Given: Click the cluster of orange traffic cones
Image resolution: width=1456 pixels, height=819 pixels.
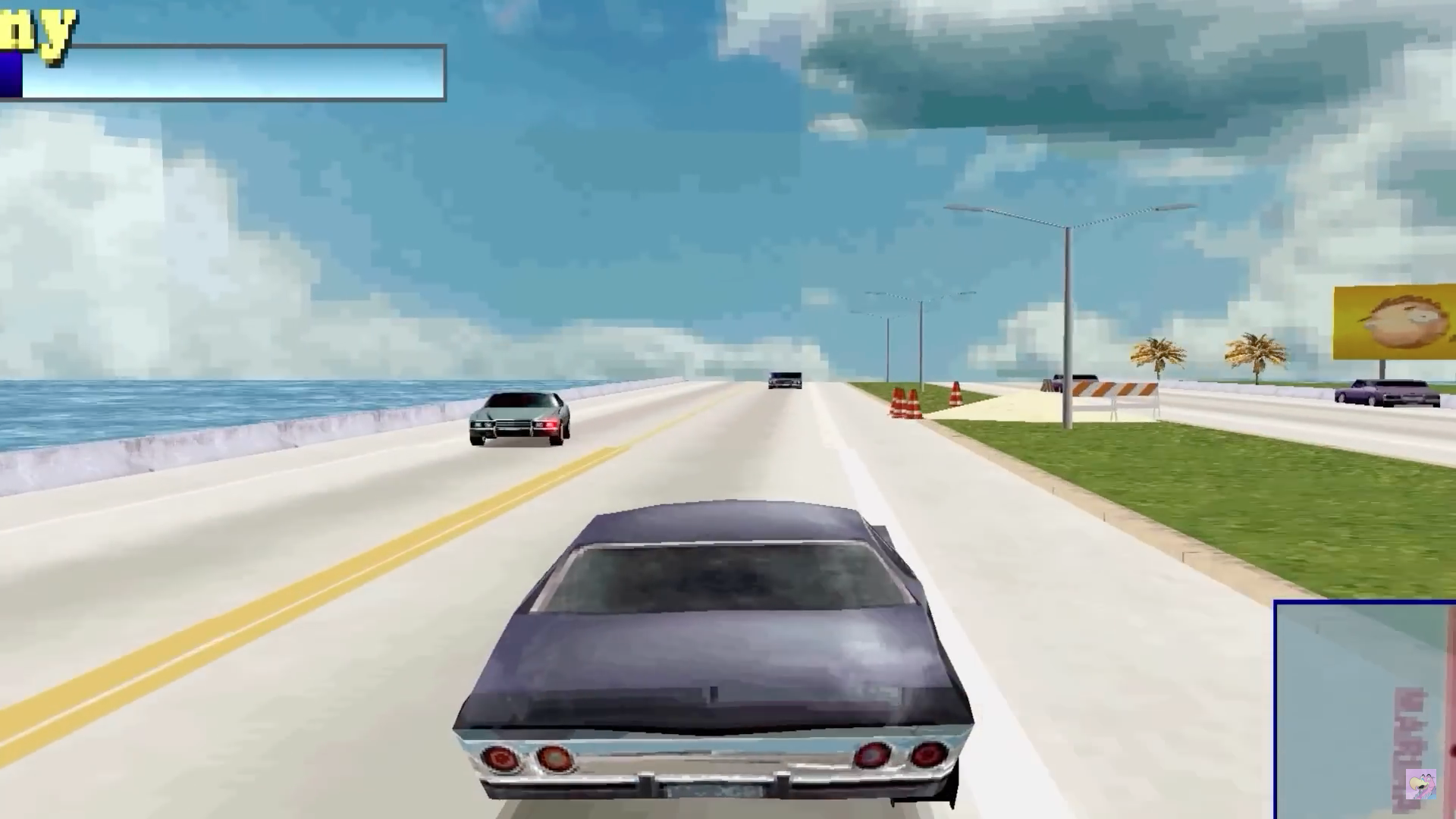Looking at the screenshot, I should [905, 402].
